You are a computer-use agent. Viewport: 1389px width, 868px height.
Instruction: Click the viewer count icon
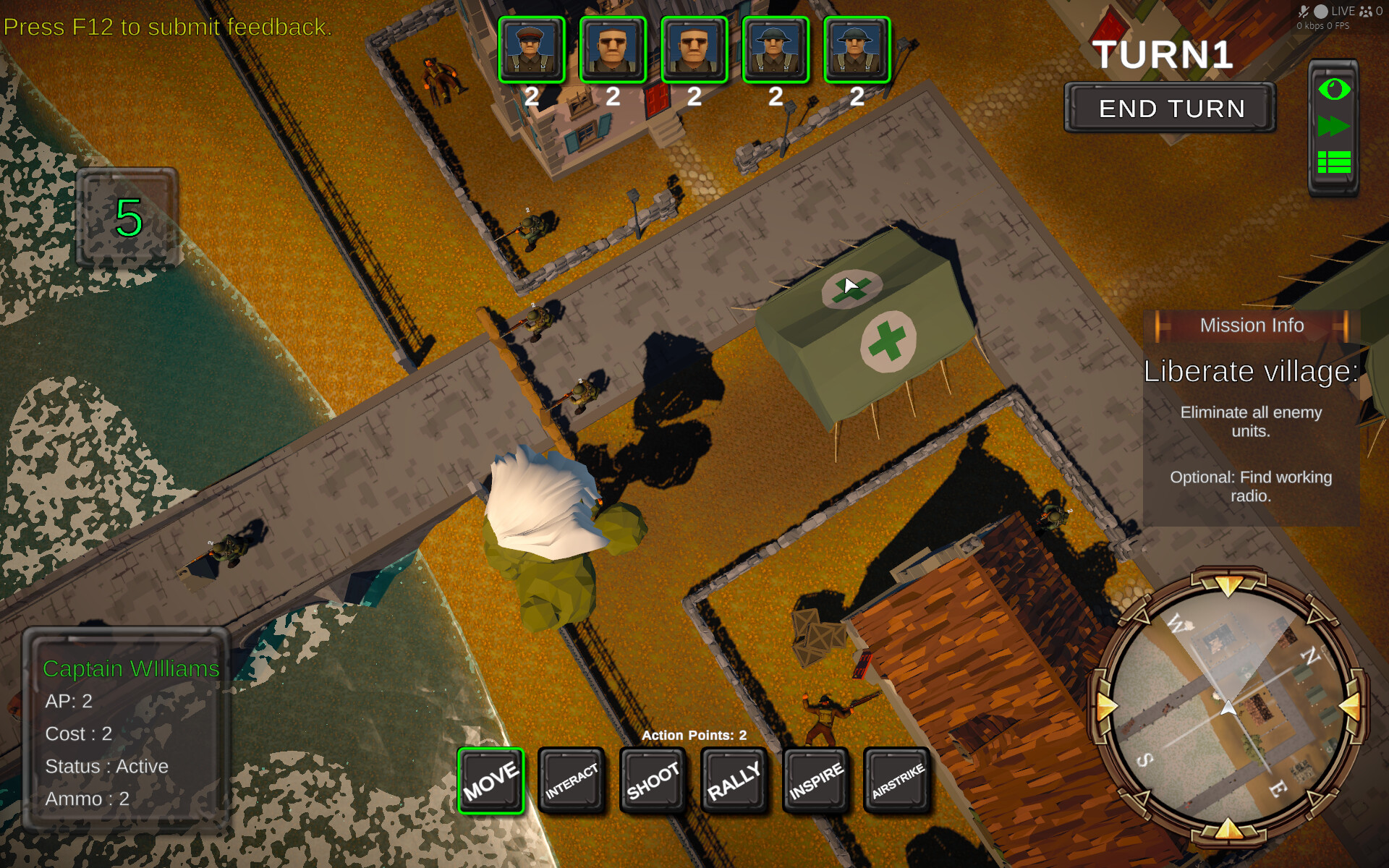click(x=1365, y=12)
